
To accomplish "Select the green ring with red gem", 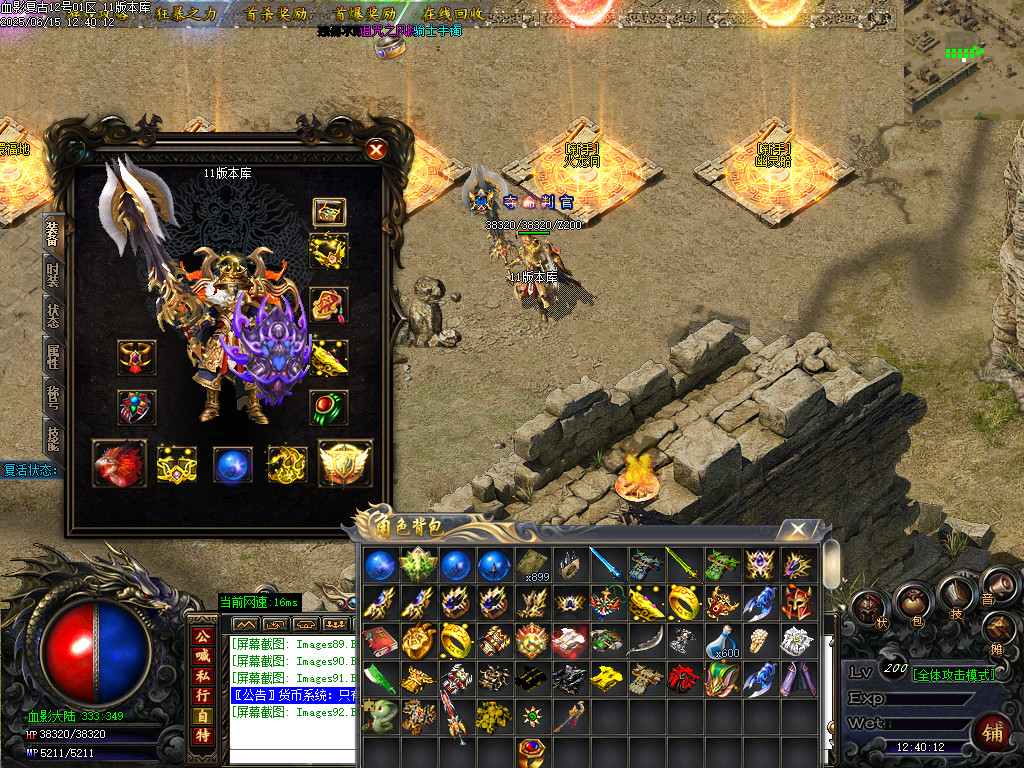I will click(328, 407).
